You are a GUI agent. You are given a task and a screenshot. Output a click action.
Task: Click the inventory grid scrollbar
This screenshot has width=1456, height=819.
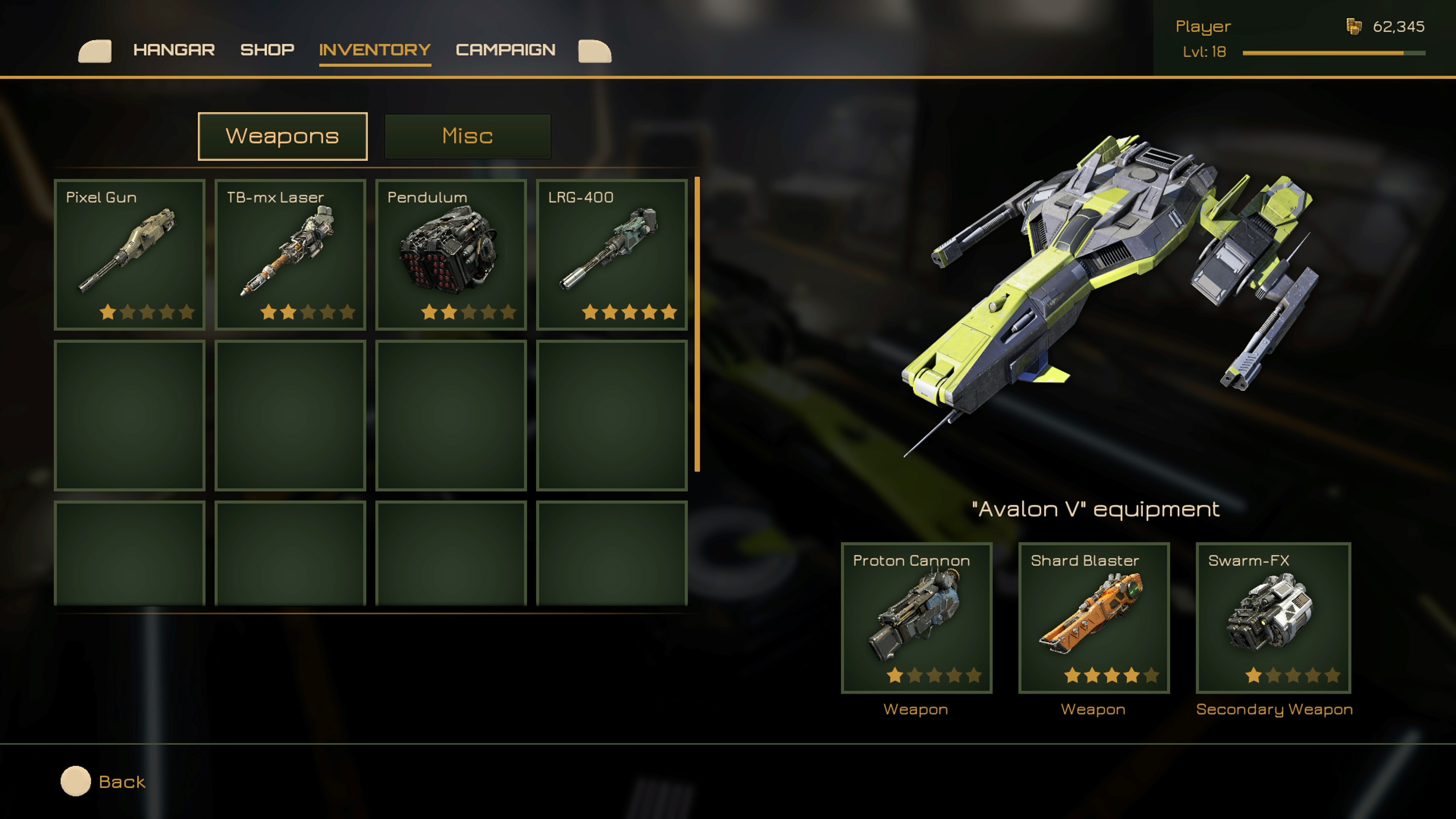[x=698, y=324]
